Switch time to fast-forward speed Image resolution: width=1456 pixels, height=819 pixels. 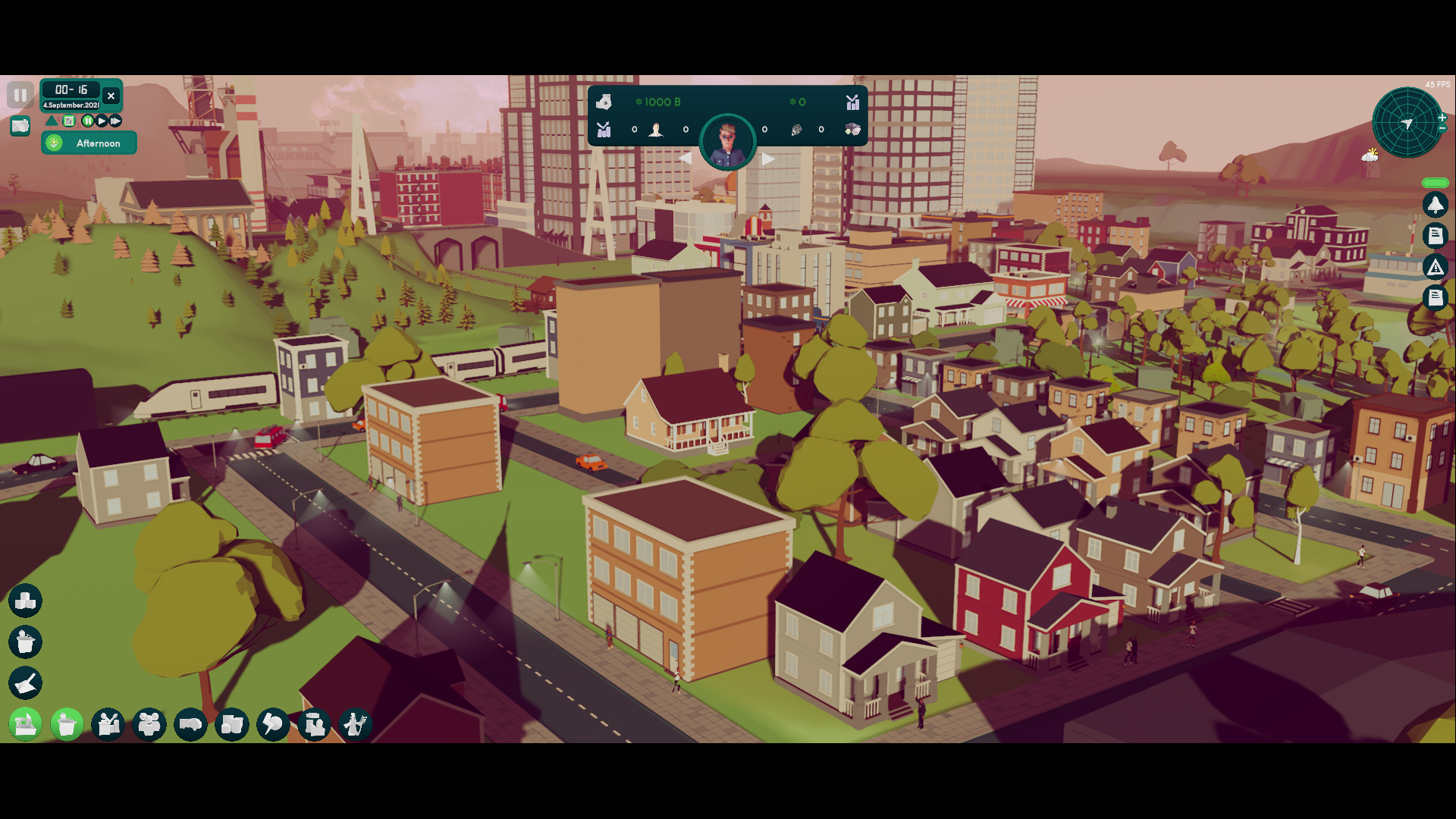(115, 121)
